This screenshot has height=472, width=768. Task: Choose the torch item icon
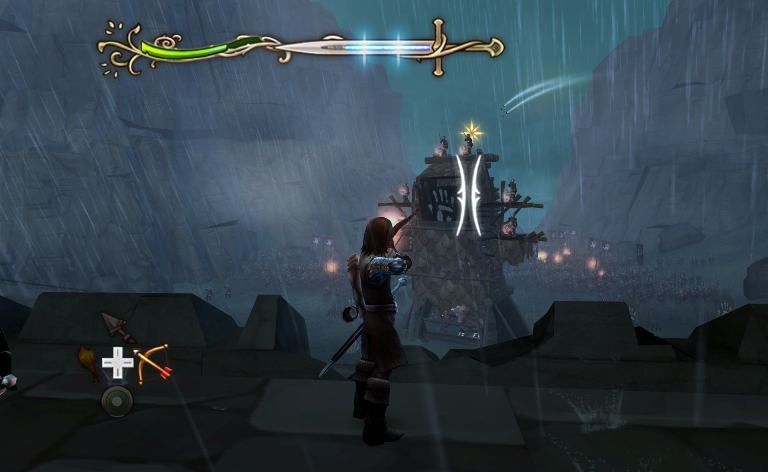coord(88,362)
